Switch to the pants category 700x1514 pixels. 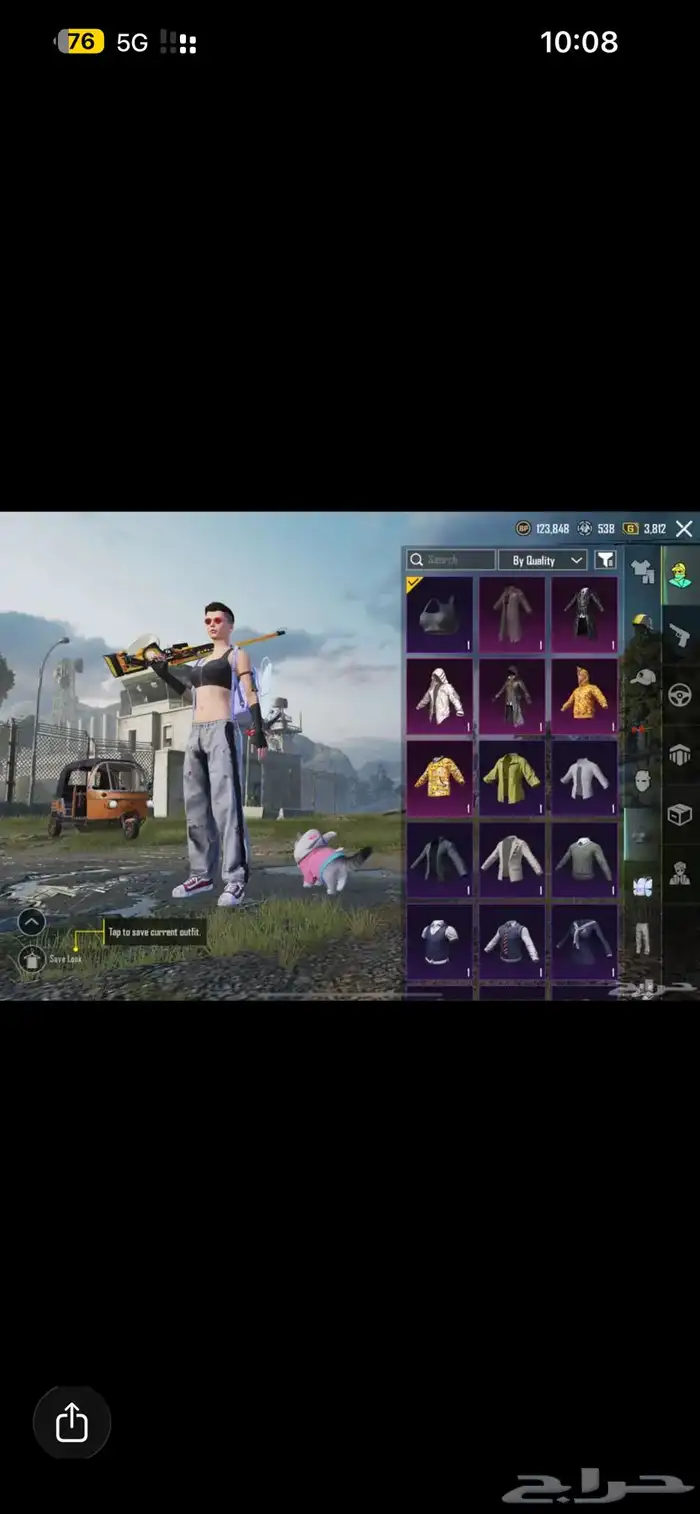point(642,937)
